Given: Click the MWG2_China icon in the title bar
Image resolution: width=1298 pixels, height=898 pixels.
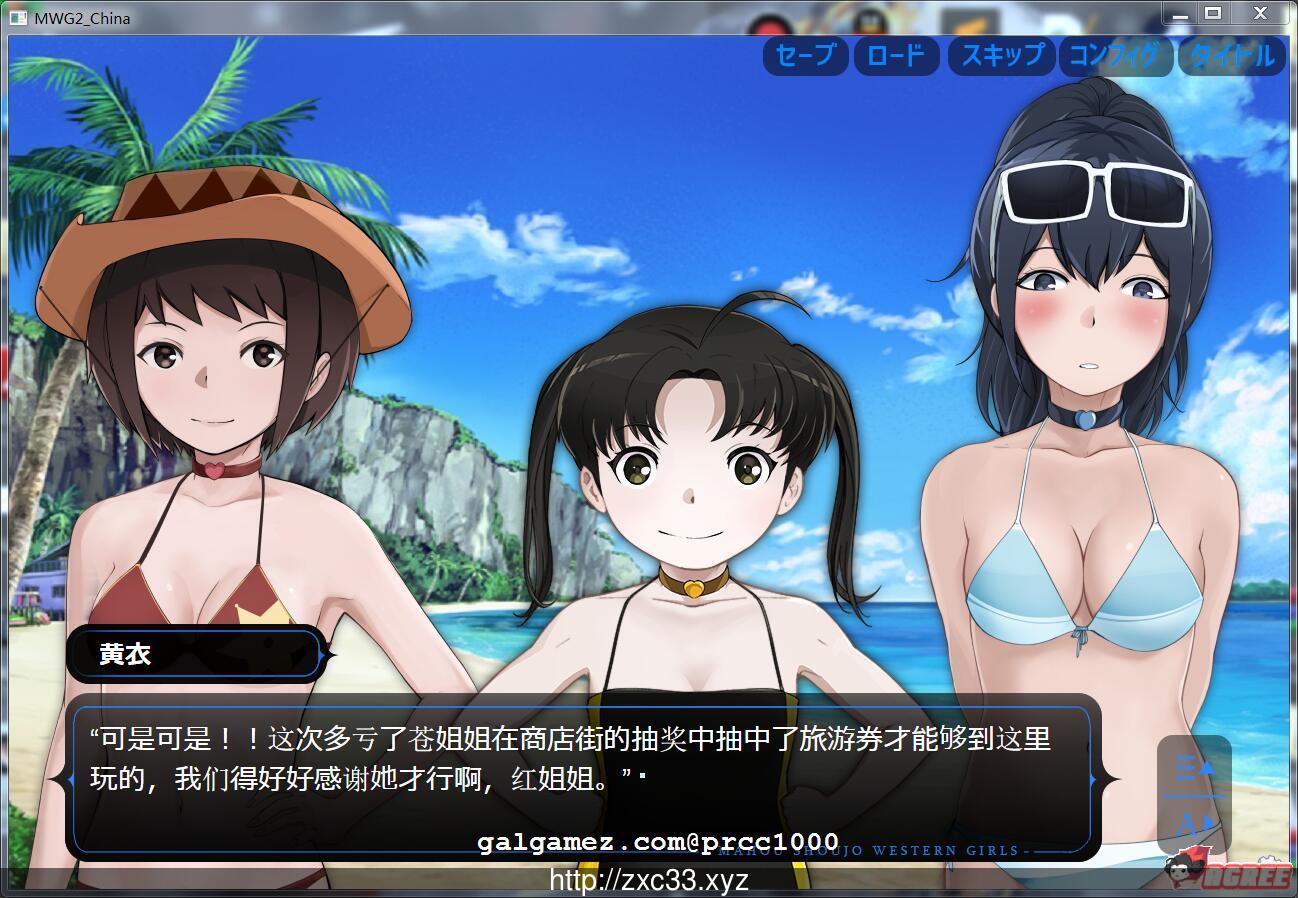Looking at the screenshot, I should tap(20, 15).
